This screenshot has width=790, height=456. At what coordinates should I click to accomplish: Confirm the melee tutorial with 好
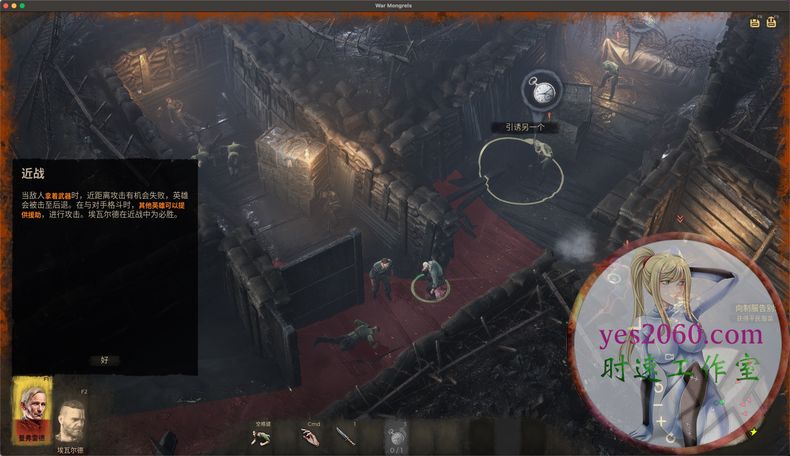(x=104, y=359)
